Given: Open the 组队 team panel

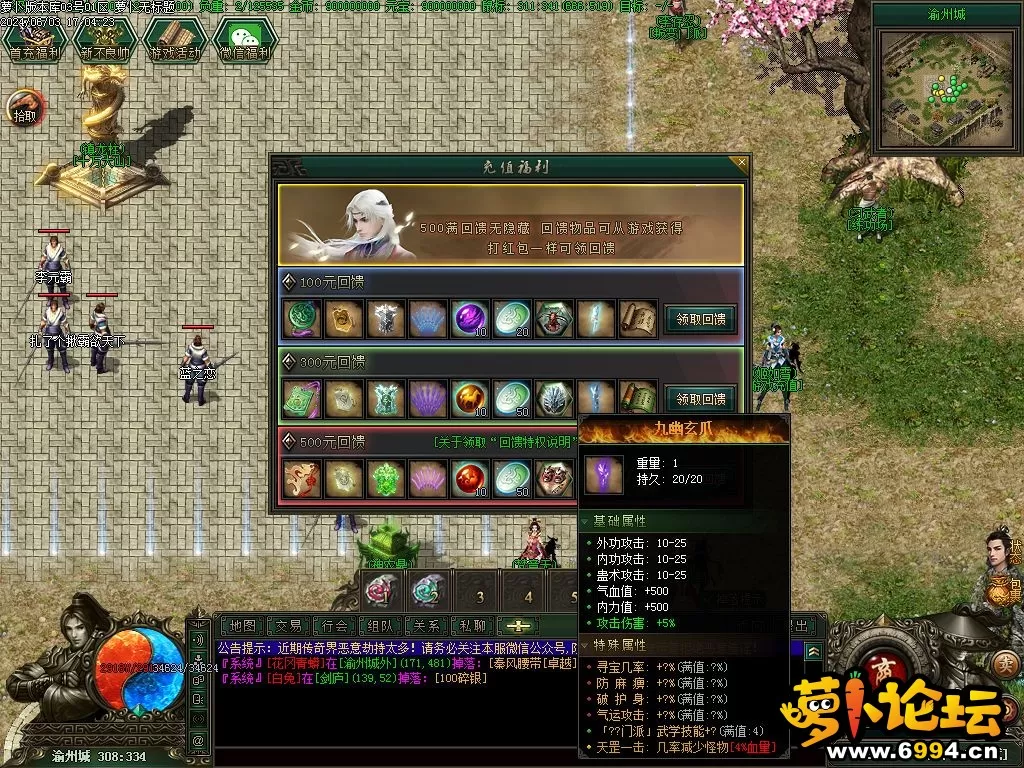Looking at the screenshot, I should point(382,625).
